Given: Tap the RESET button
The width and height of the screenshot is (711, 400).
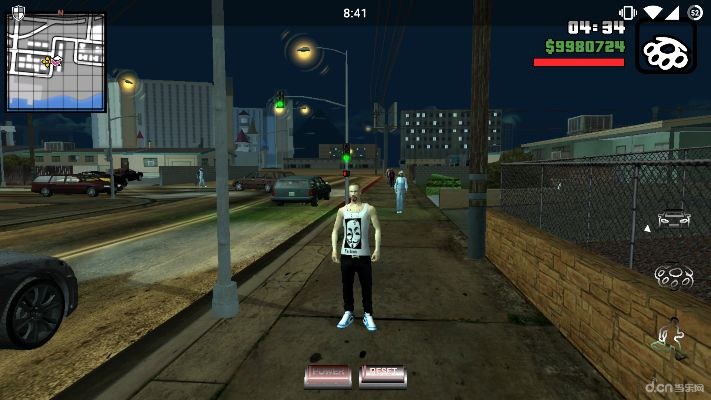Looking at the screenshot, I should click(383, 374).
